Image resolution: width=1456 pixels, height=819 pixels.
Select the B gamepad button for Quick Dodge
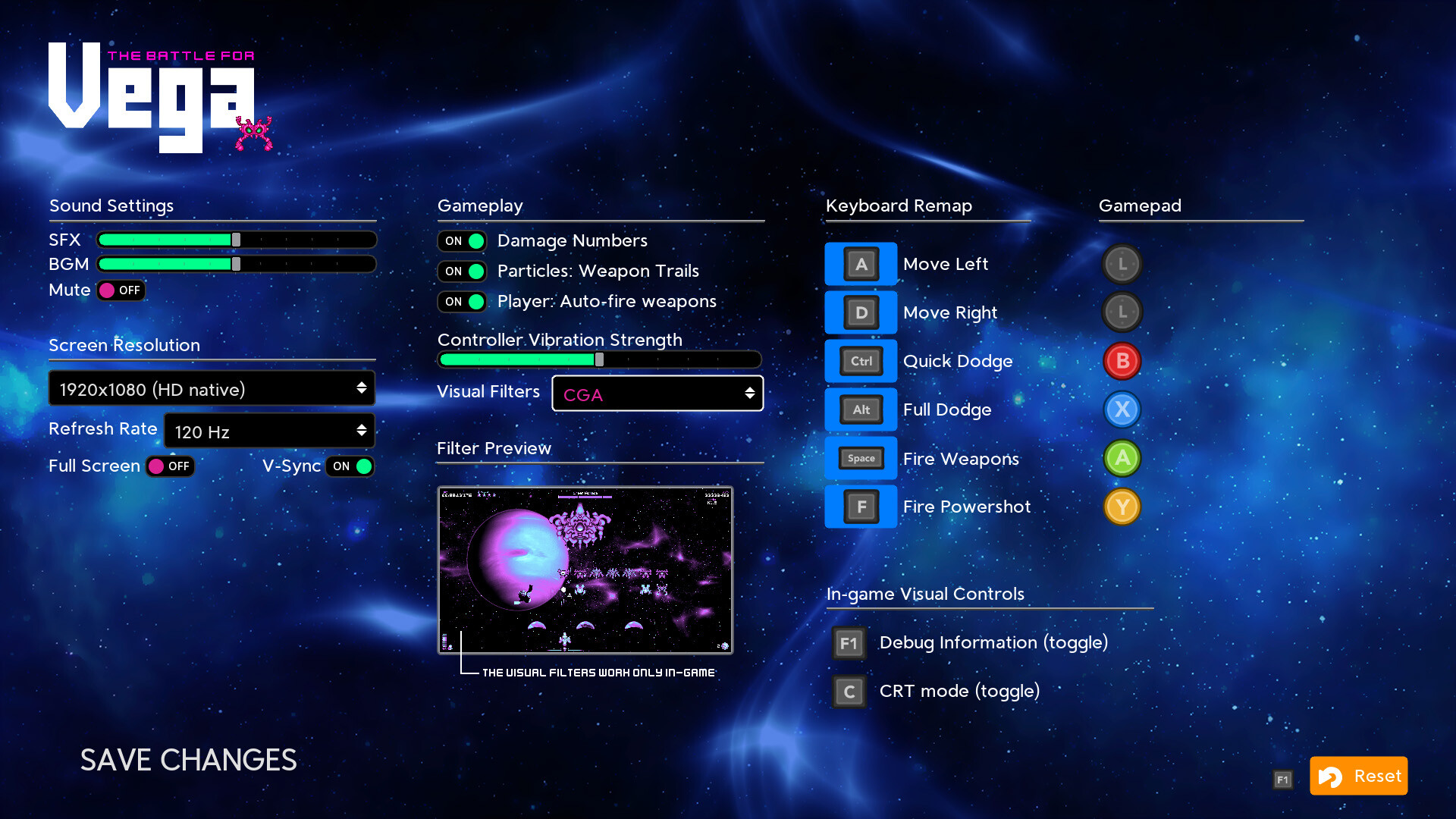pos(1122,361)
